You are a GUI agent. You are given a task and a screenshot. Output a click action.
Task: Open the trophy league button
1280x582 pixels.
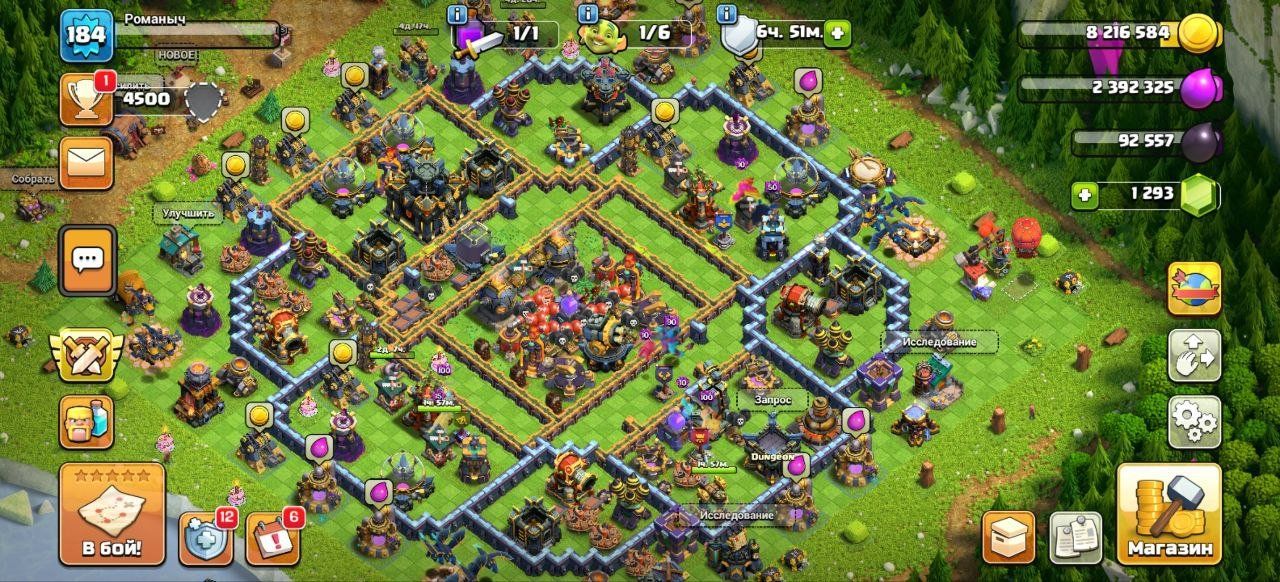click(87, 99)
